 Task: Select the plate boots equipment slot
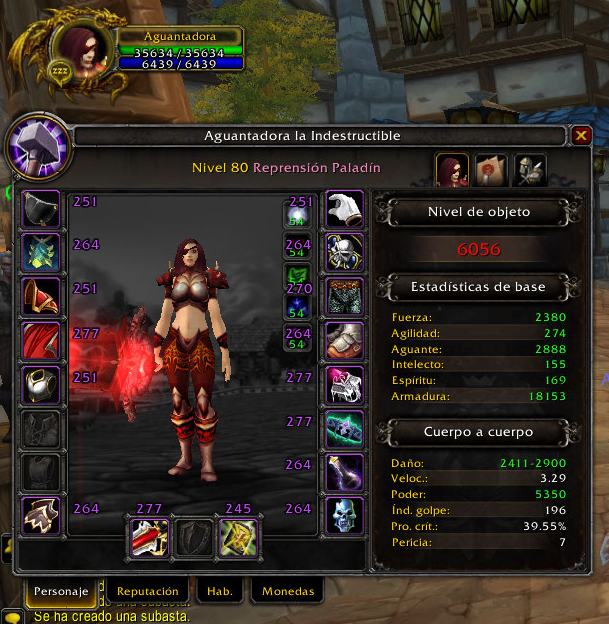(x=345, y=341)
